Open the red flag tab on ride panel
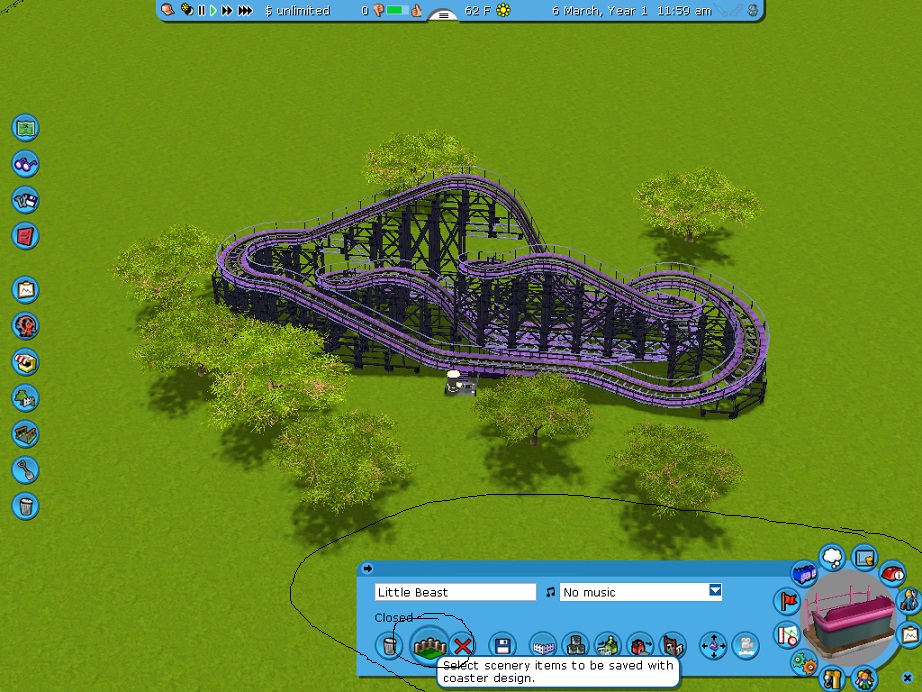 click(x=787, y=602)
